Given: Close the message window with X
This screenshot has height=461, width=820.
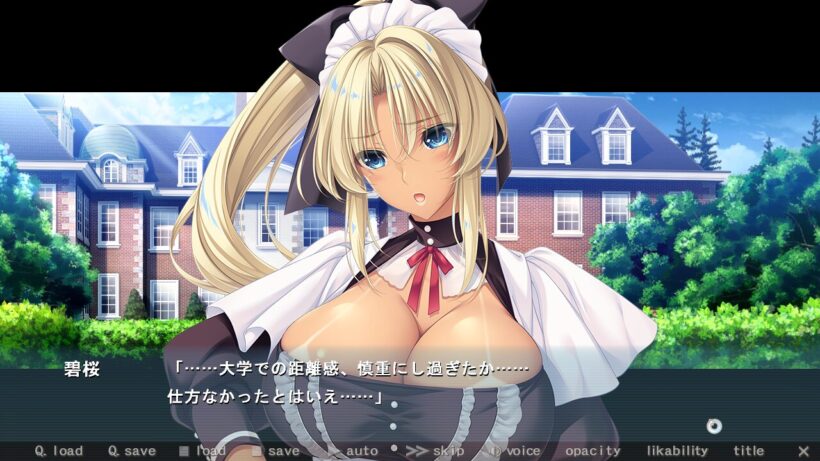Looking at the screenshot, I should click(x=803, y=451).
